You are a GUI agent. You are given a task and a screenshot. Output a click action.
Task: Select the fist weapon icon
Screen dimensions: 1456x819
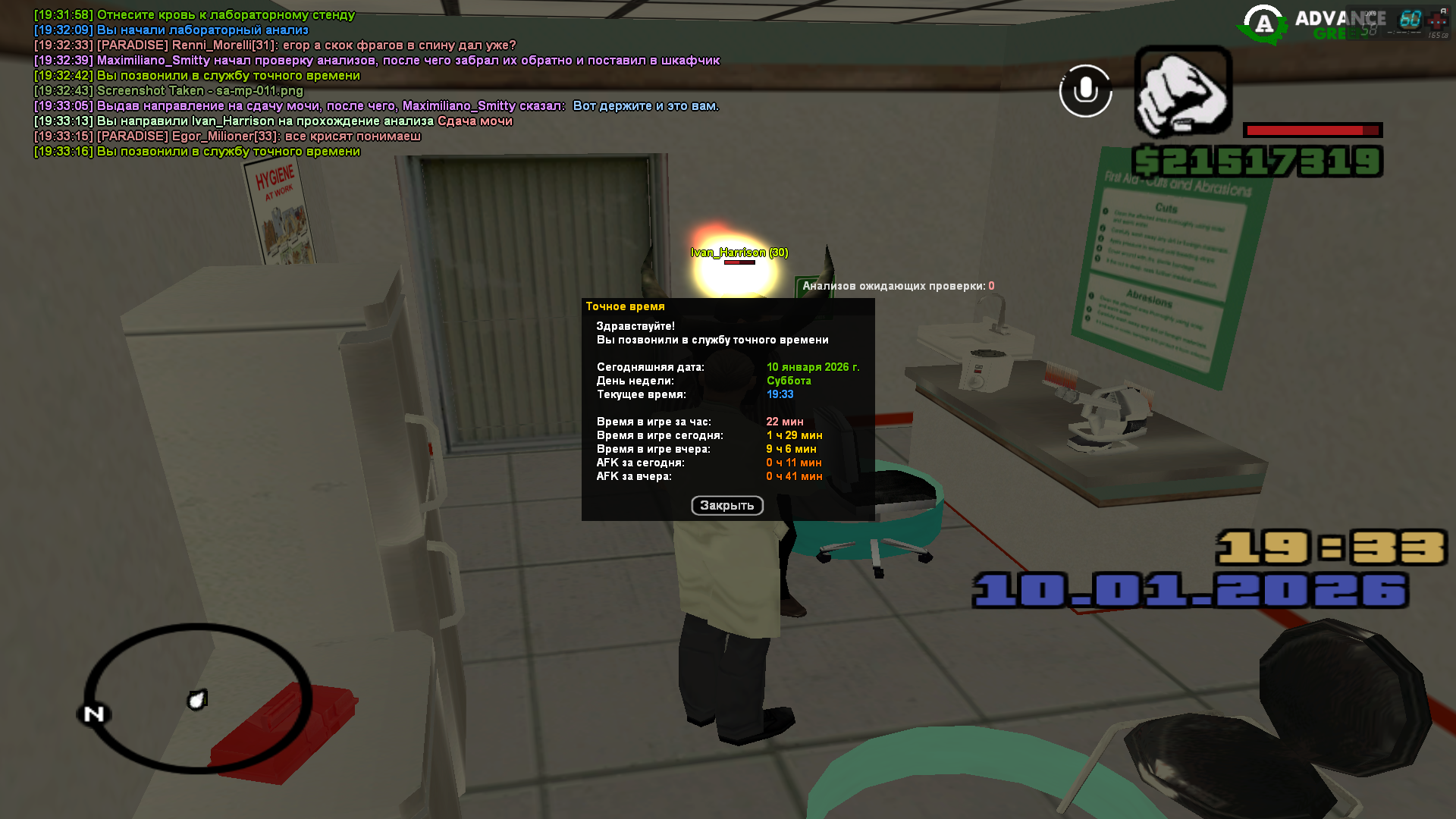pyautogui.click(x=1182, y=92)
